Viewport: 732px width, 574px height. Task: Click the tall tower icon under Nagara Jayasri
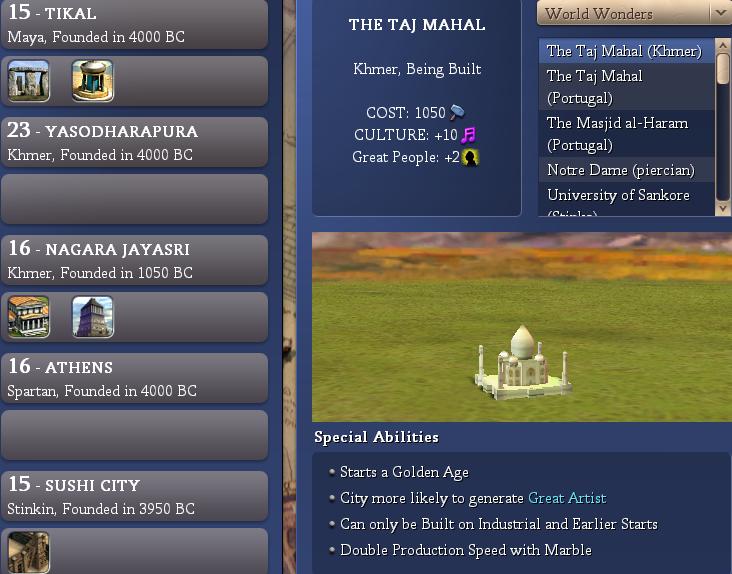[93, 317]
